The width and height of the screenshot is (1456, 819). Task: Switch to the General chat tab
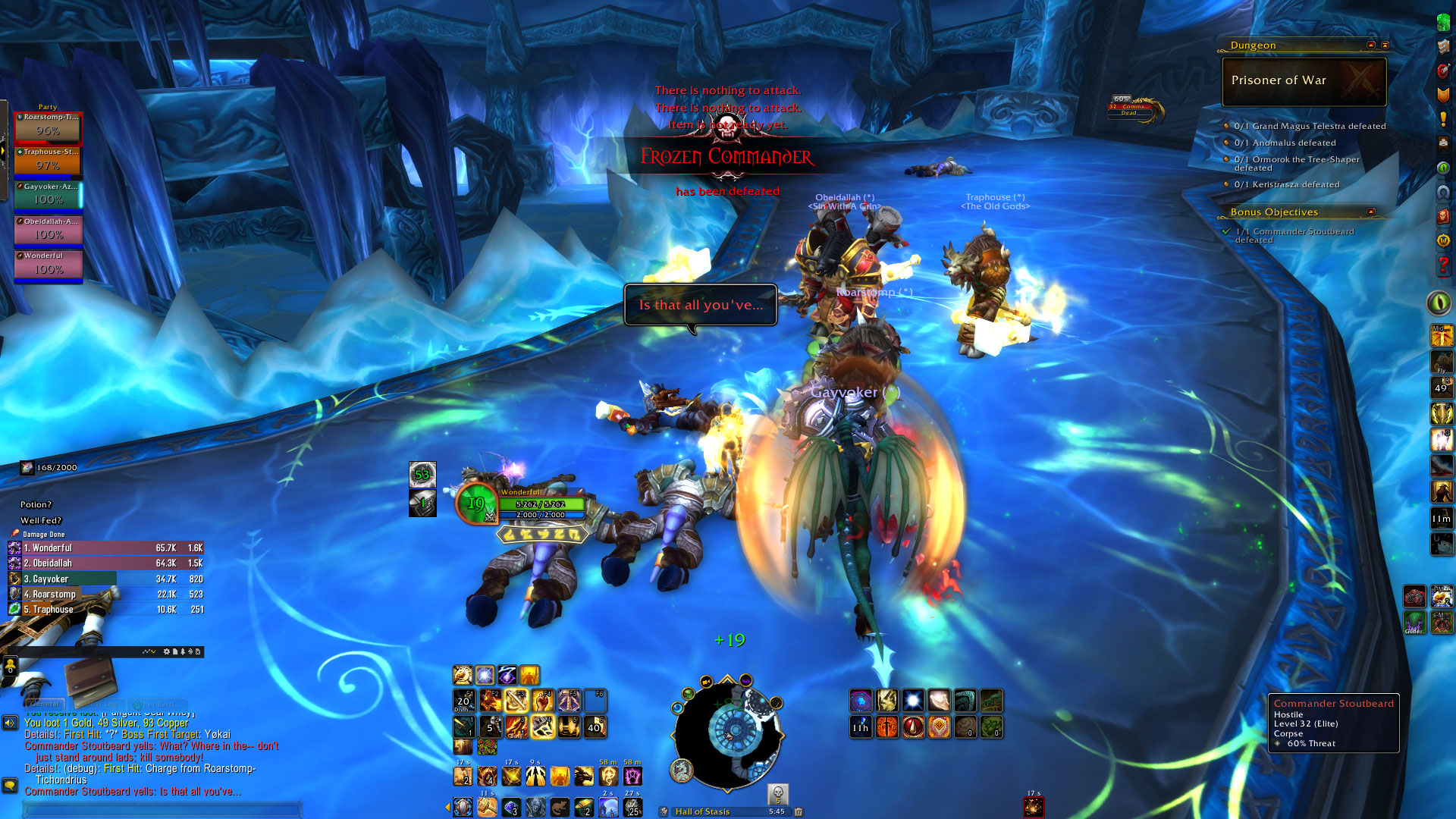point(45,704)
